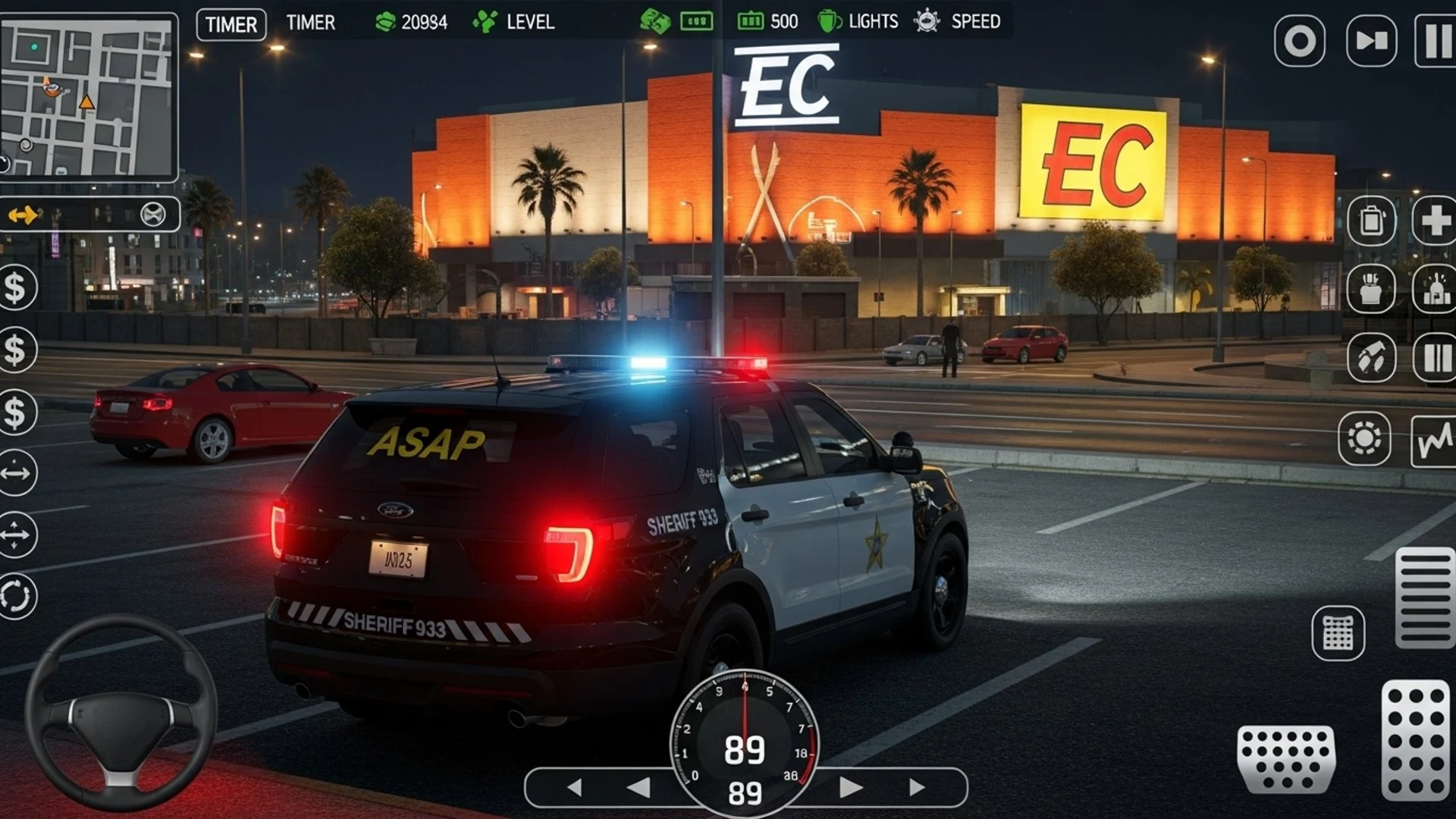Tap the circular rotate arrows icon

(17, 596)
